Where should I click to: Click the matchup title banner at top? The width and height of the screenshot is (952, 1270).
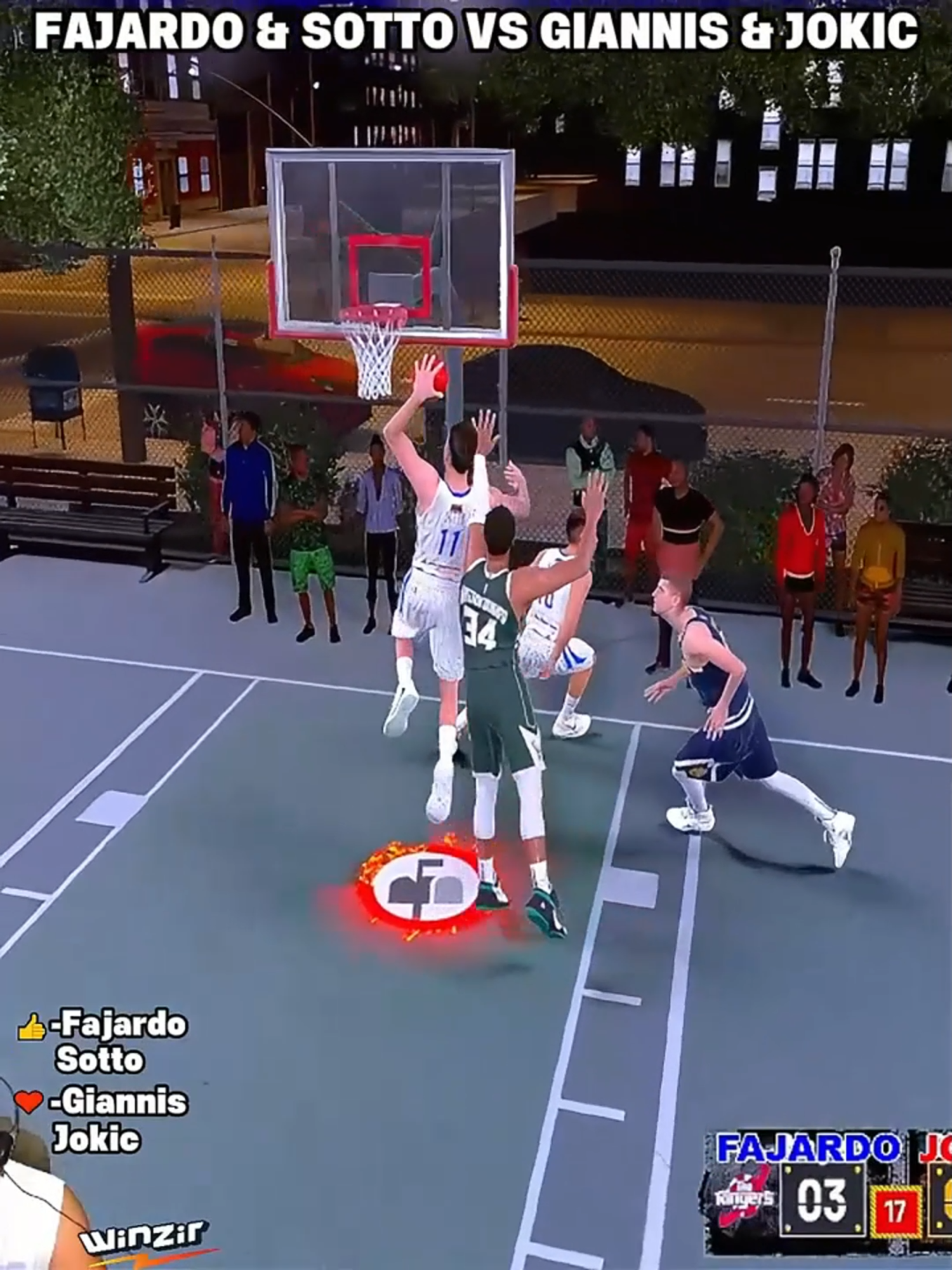pyautogui.click(x=476, y=29)
